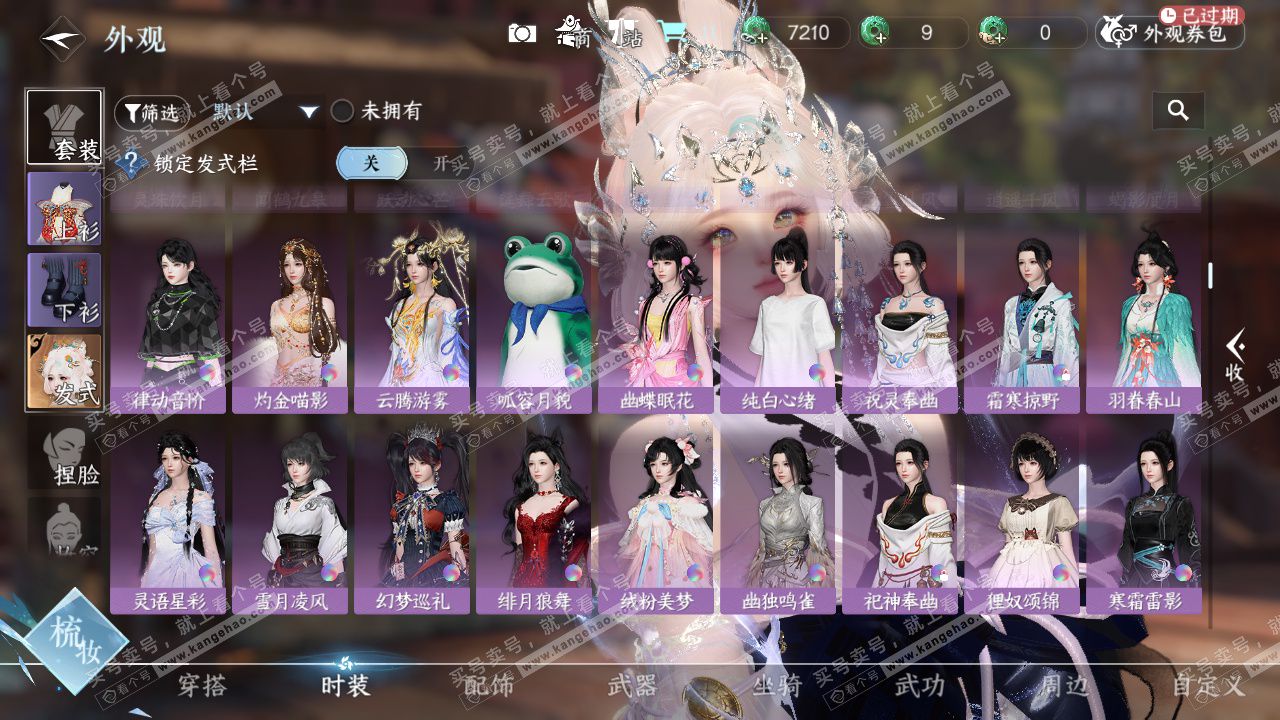Collapse the panel with 收 arrow
The width and height of the screenshot is (1280, 720).
(x=1235, y=357)
